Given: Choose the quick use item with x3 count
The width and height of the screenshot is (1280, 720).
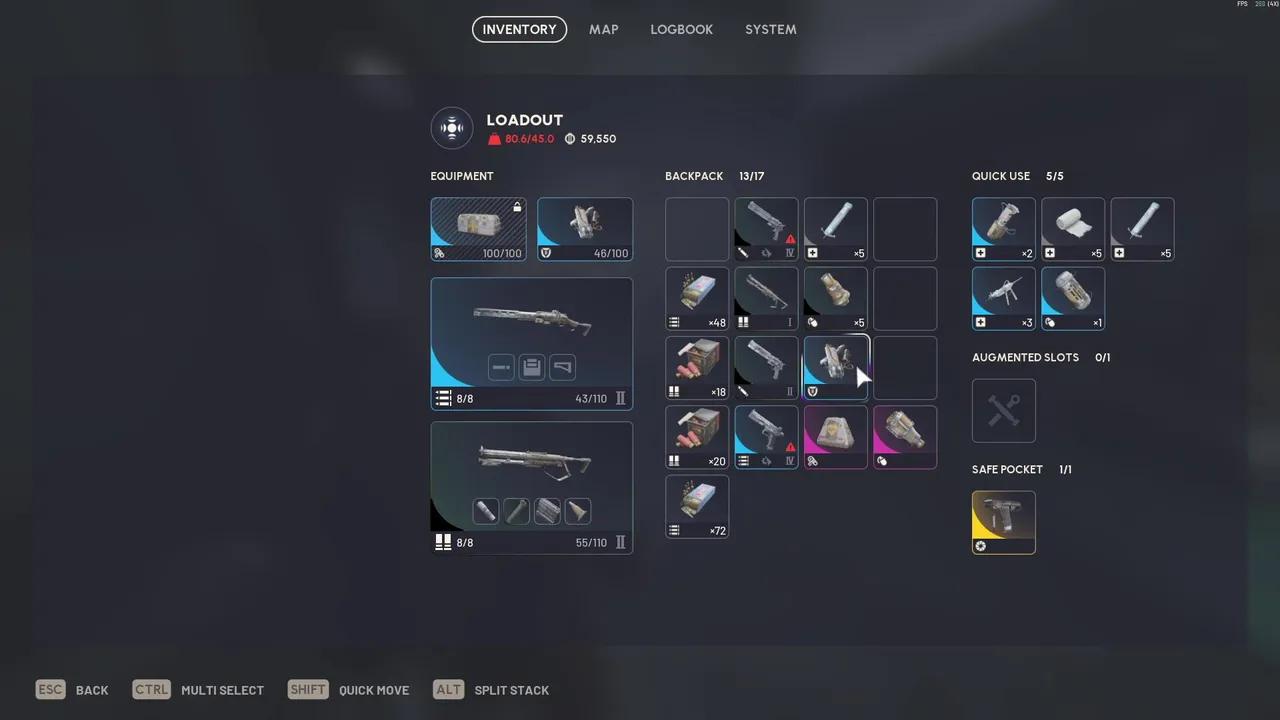Looking at the screenshot, I should 1004,298.
